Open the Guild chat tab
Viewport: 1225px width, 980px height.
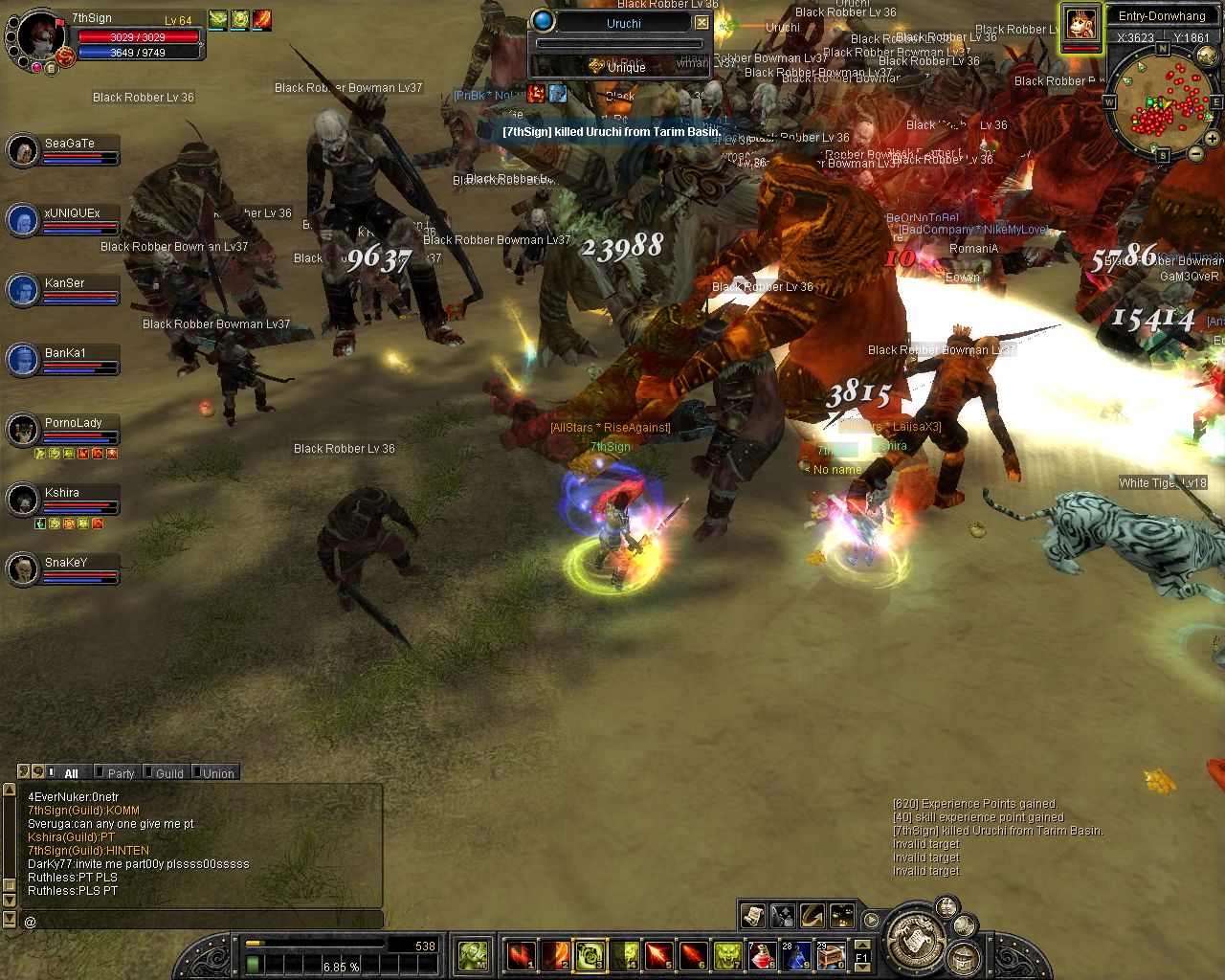(168, 773)
